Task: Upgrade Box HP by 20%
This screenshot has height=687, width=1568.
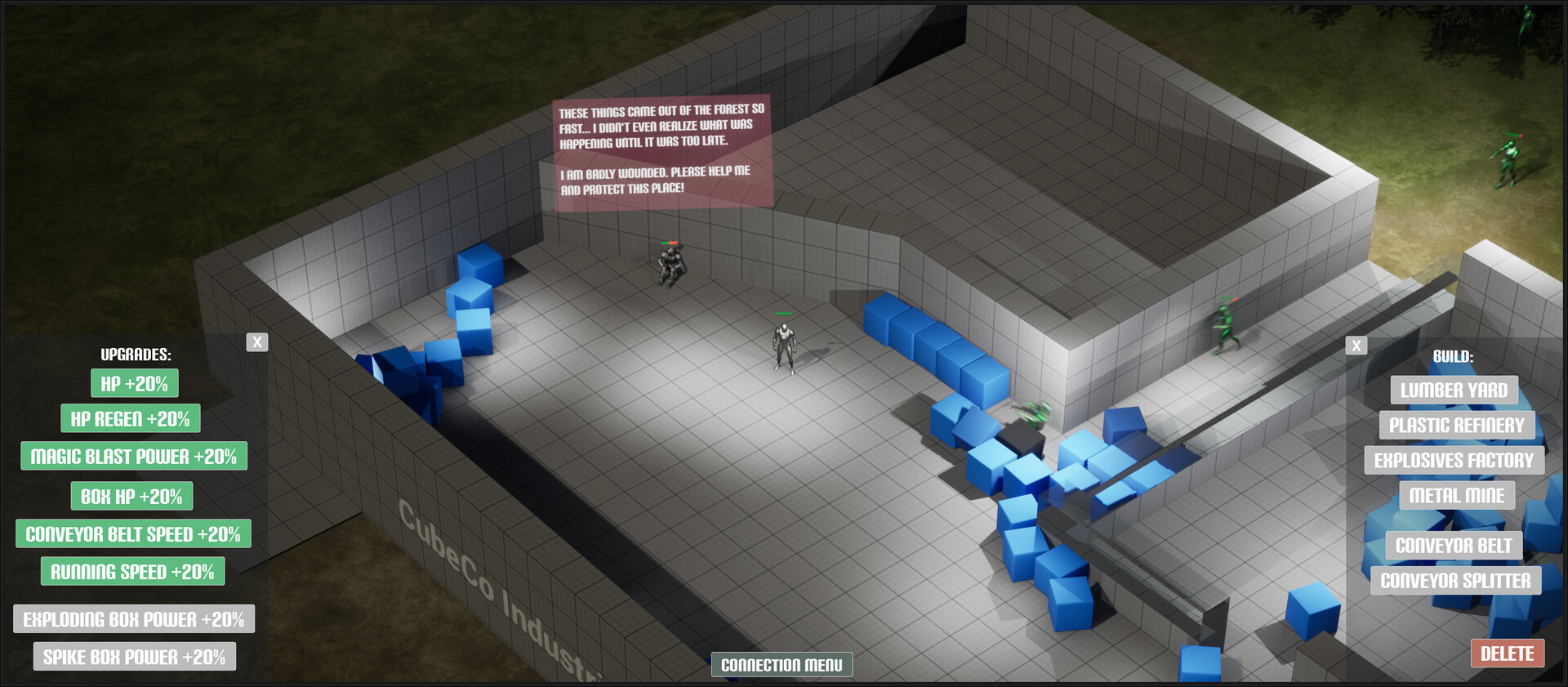Action: [x=133, y=496]
